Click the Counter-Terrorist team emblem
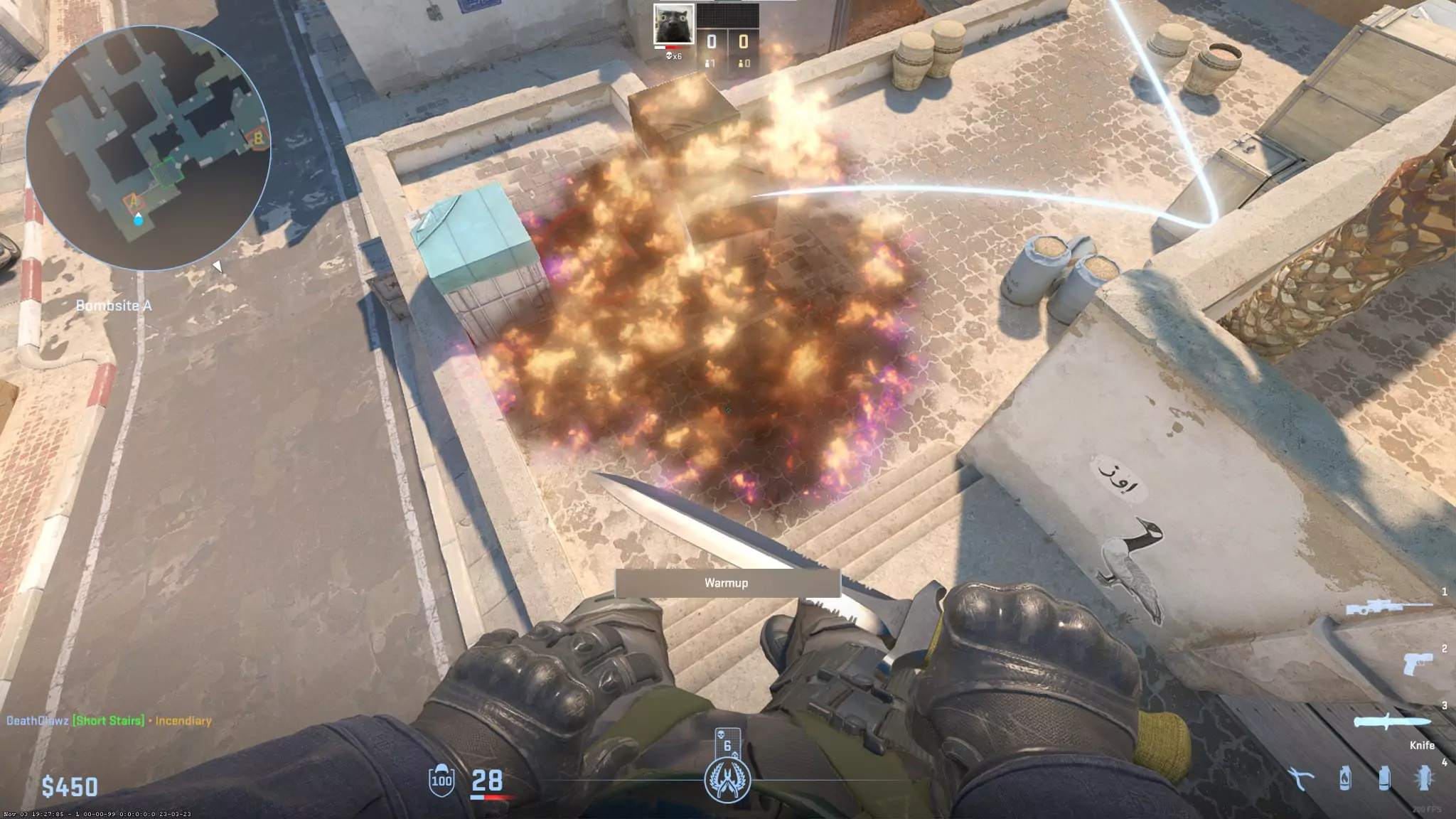1456x819 pixels. click(x=727, y=781)
